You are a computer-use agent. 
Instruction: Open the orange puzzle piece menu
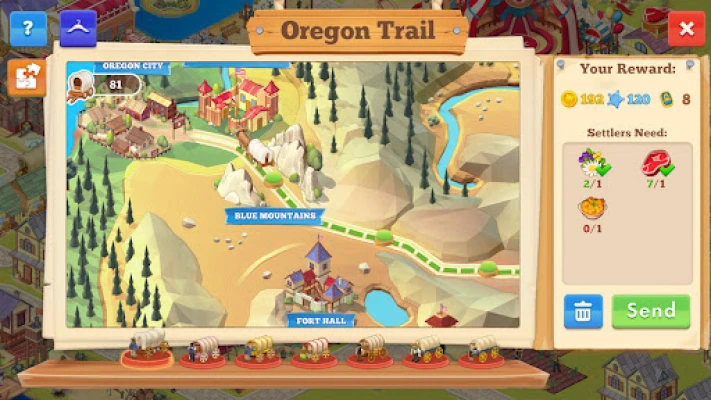pos(26,78)
